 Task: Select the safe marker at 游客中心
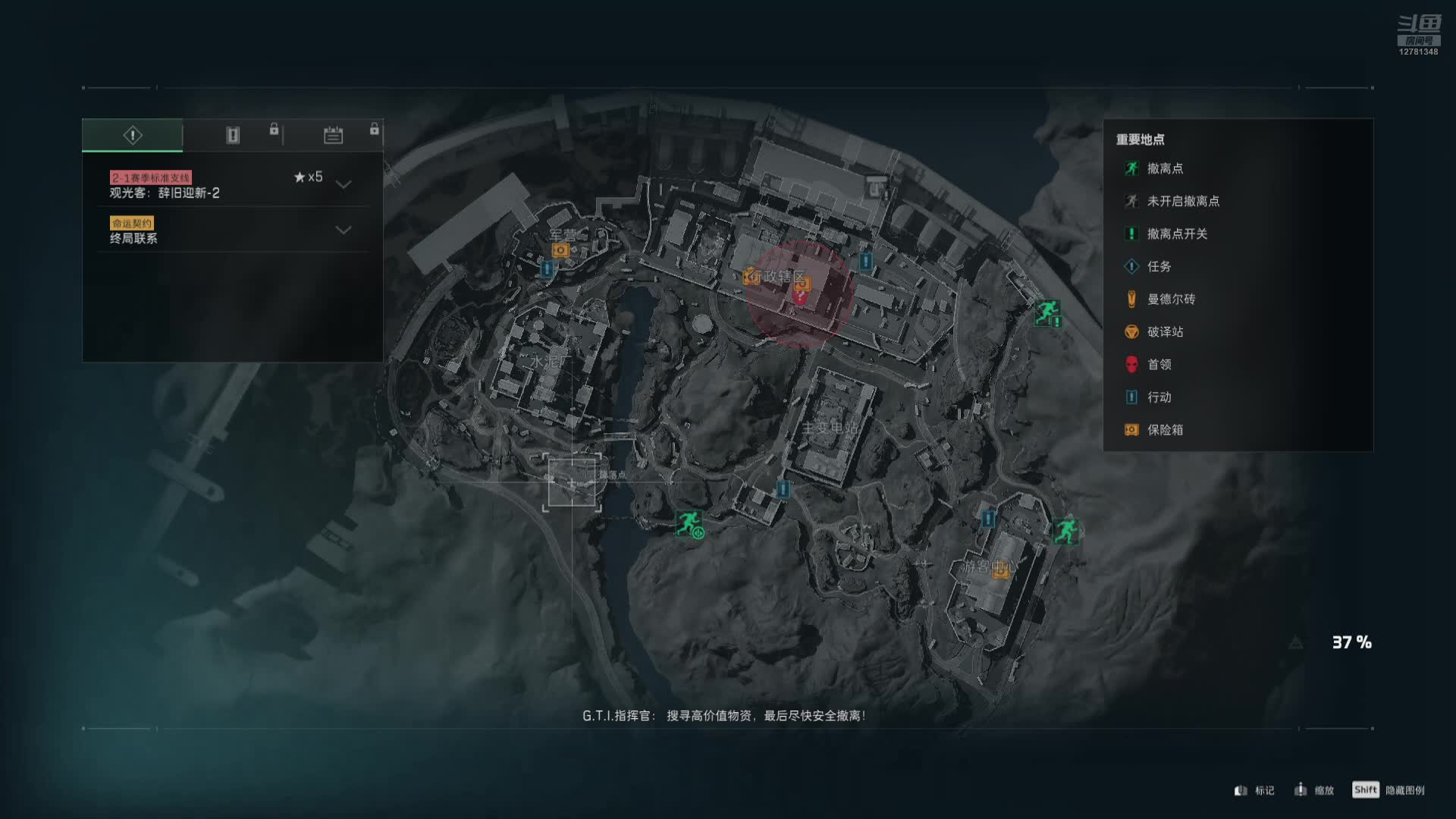(x=1001, y=572)
